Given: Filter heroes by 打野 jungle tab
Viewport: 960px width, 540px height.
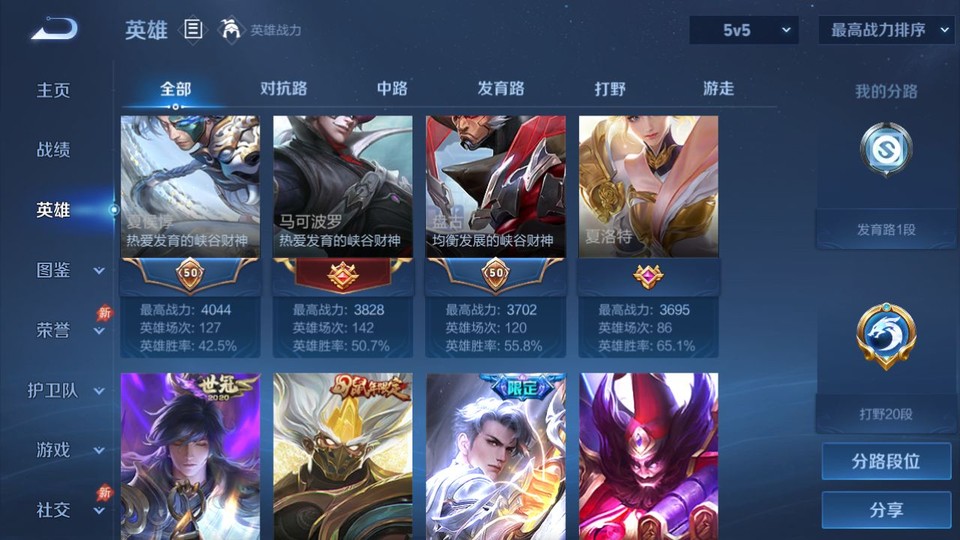Looking at the screenshot, I should pos(610,89).
